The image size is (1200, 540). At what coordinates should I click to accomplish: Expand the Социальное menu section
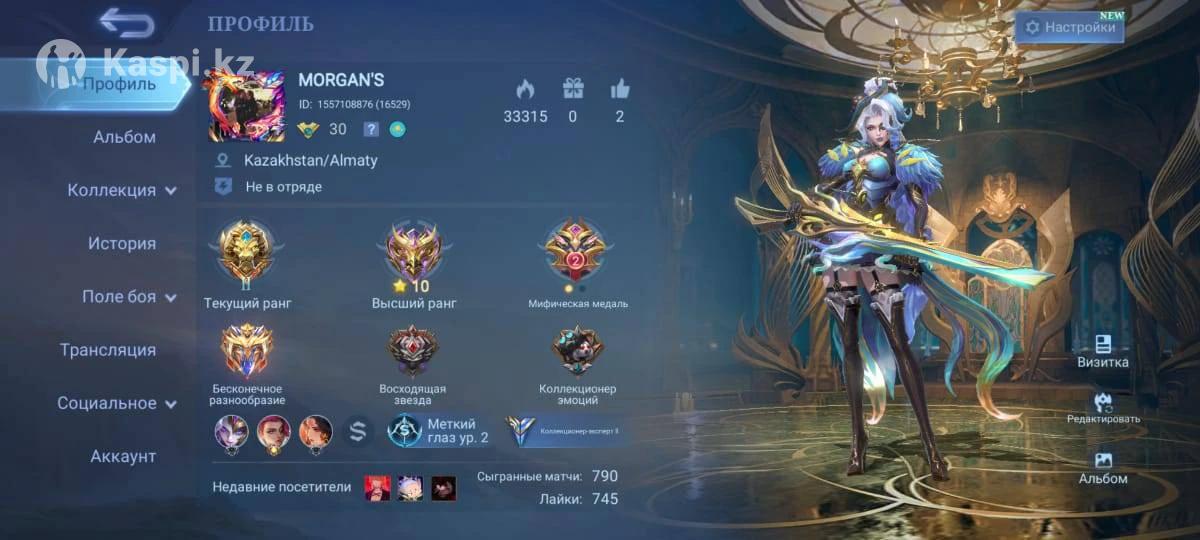117,403
